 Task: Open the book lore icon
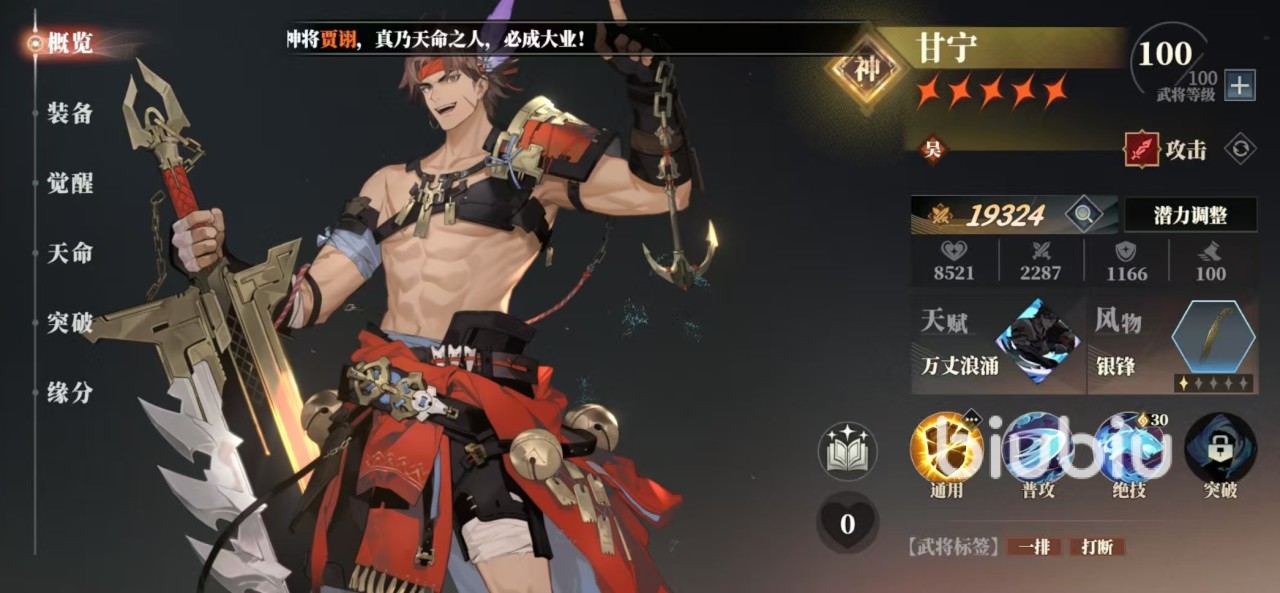(847, 451)
